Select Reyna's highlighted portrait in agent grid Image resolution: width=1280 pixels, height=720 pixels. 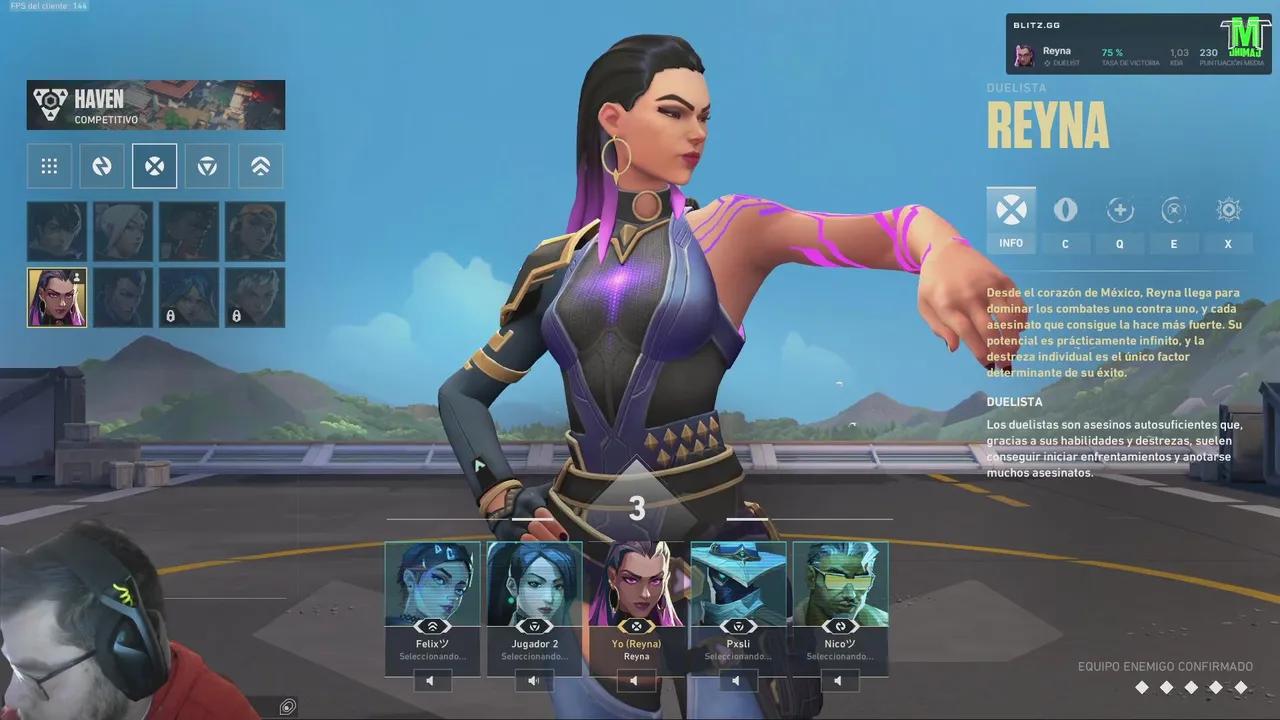coord(56,297)
